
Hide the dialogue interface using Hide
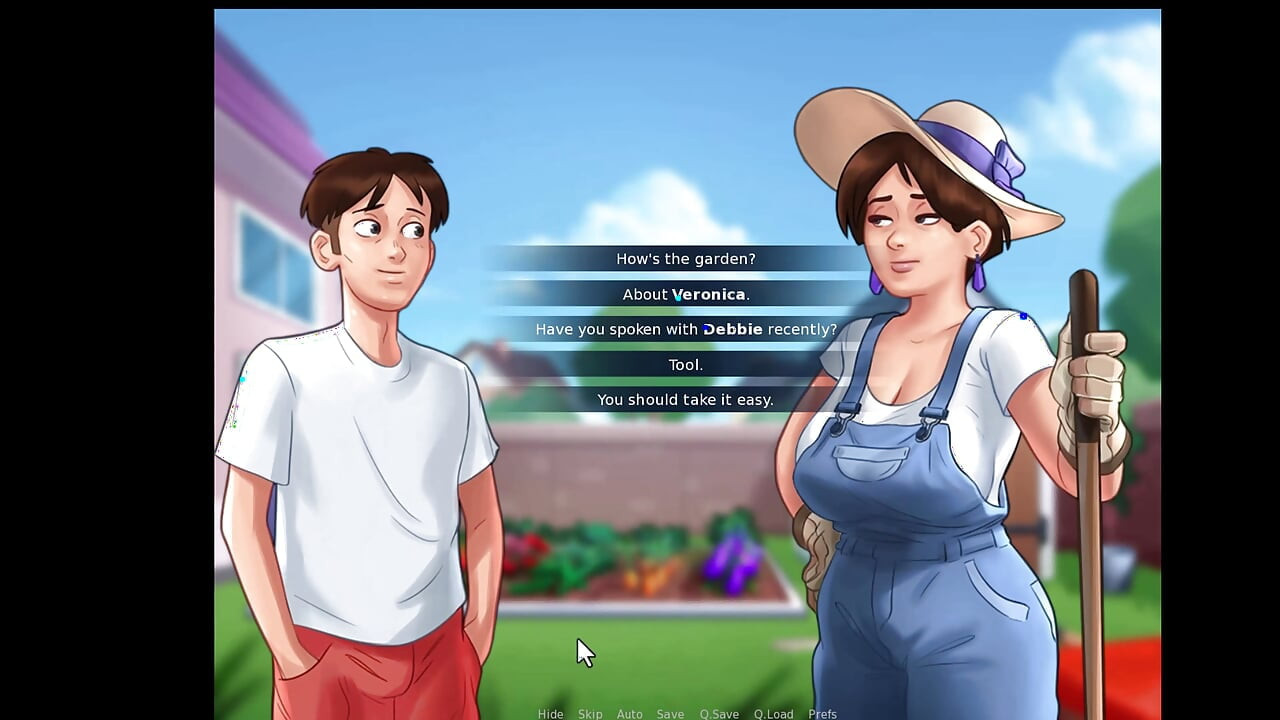(x=550, y=714)
